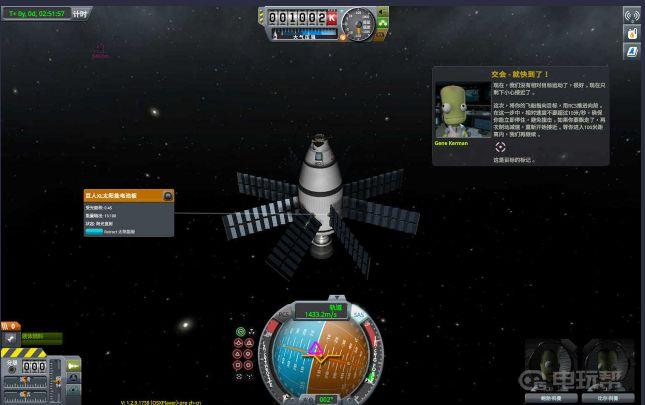Open the contracts notebook app button
This screenshot has height=405, width=645.
632,51
